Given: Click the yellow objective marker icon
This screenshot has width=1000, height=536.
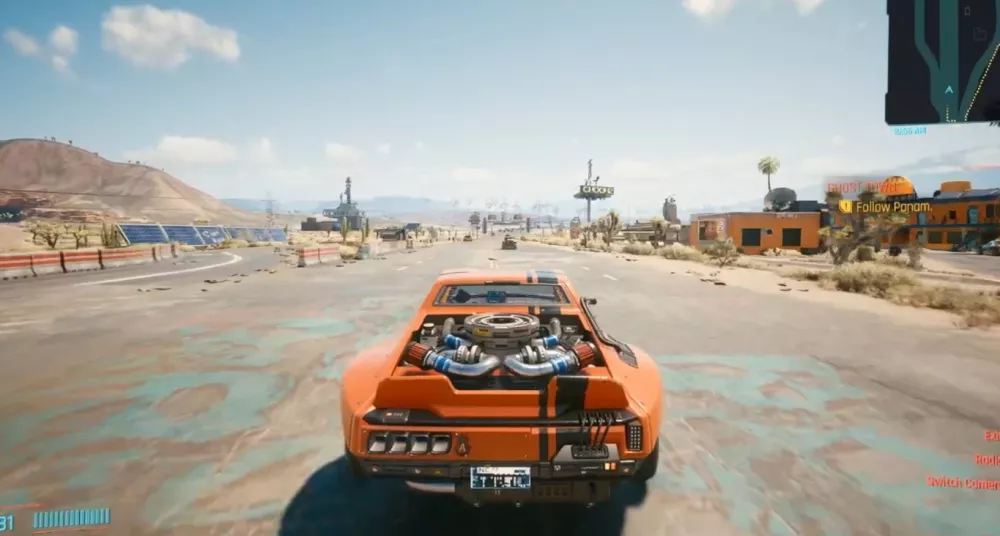Looking at the screenshot, I should [x=845, y=207].
